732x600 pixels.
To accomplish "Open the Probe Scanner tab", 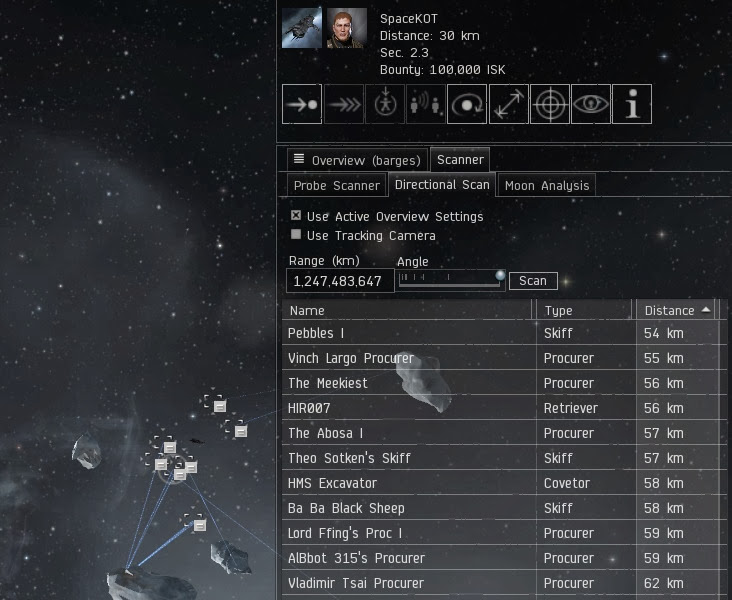I will (336, 185).
